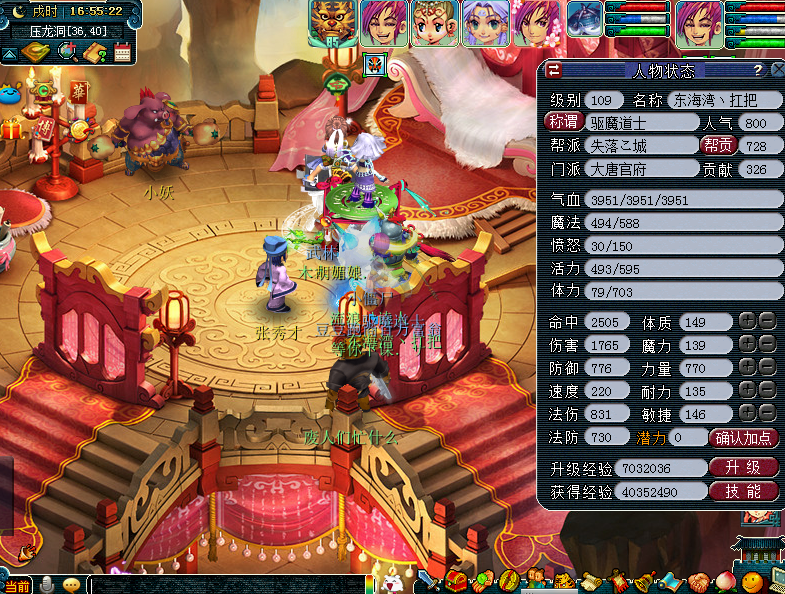Open the guide book with question mark
This screenshot has width=785, height=594.
click(95, 53)
